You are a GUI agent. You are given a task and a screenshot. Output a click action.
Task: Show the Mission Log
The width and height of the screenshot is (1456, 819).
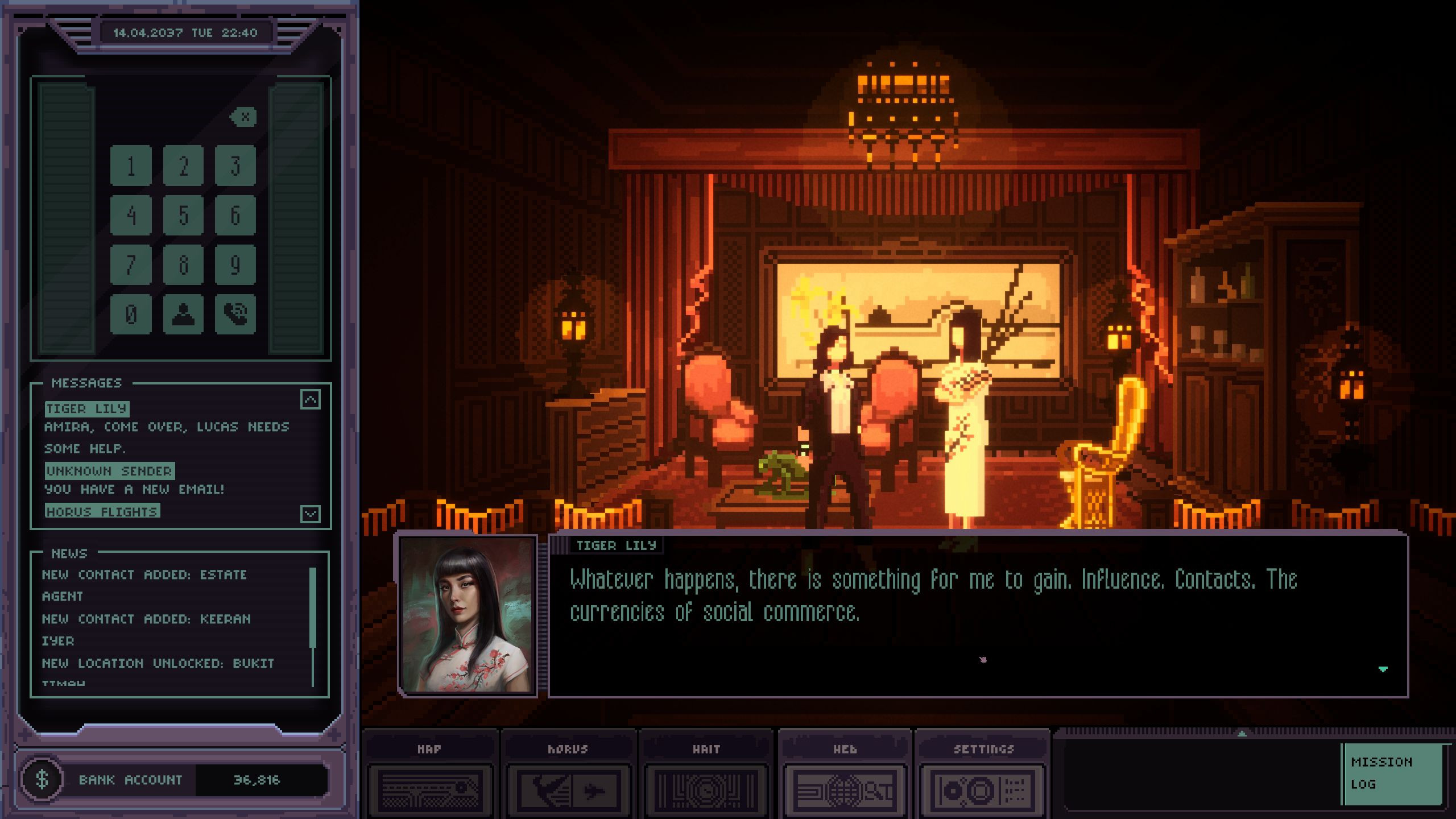tap(1392, 773)
